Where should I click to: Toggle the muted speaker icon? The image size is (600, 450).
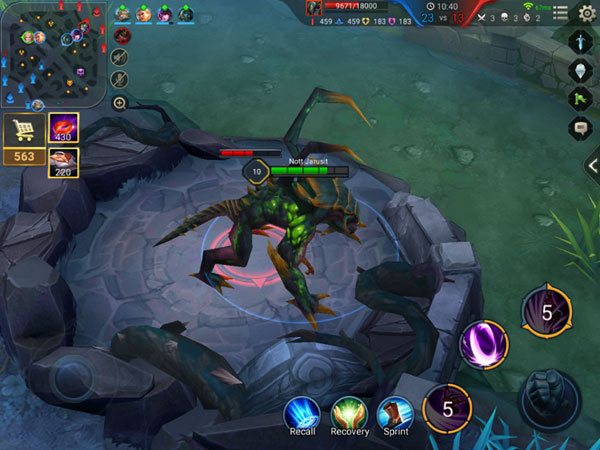pyautogui.click(x=120, y=56)
